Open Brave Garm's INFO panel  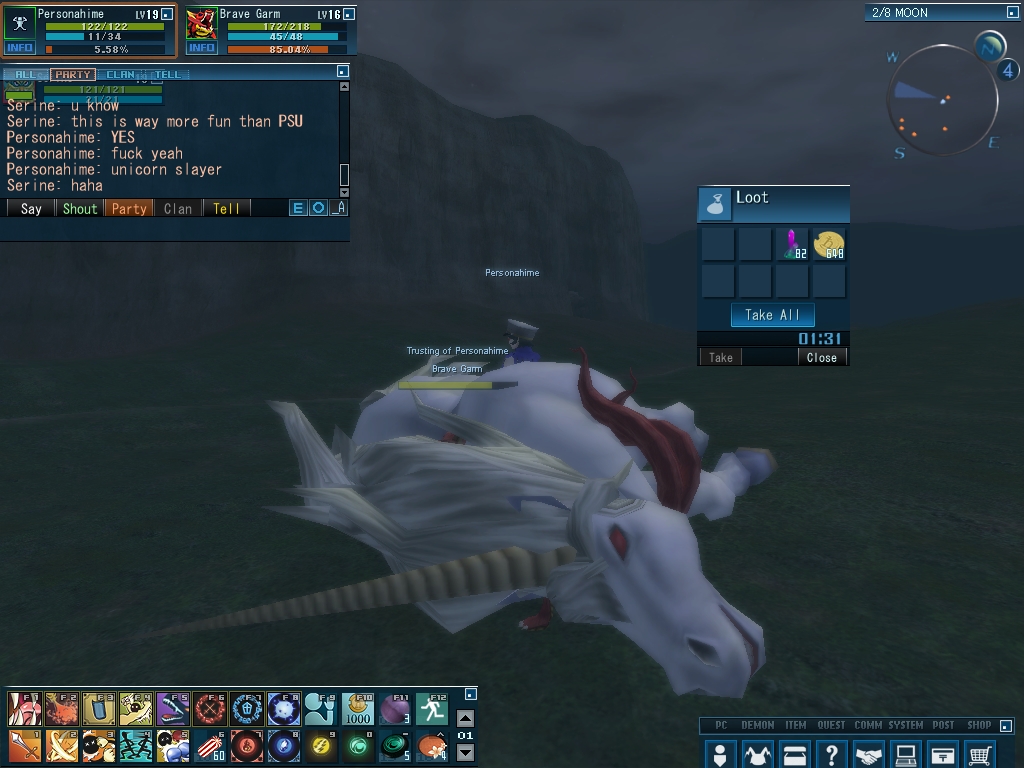(x=201, y=48)
